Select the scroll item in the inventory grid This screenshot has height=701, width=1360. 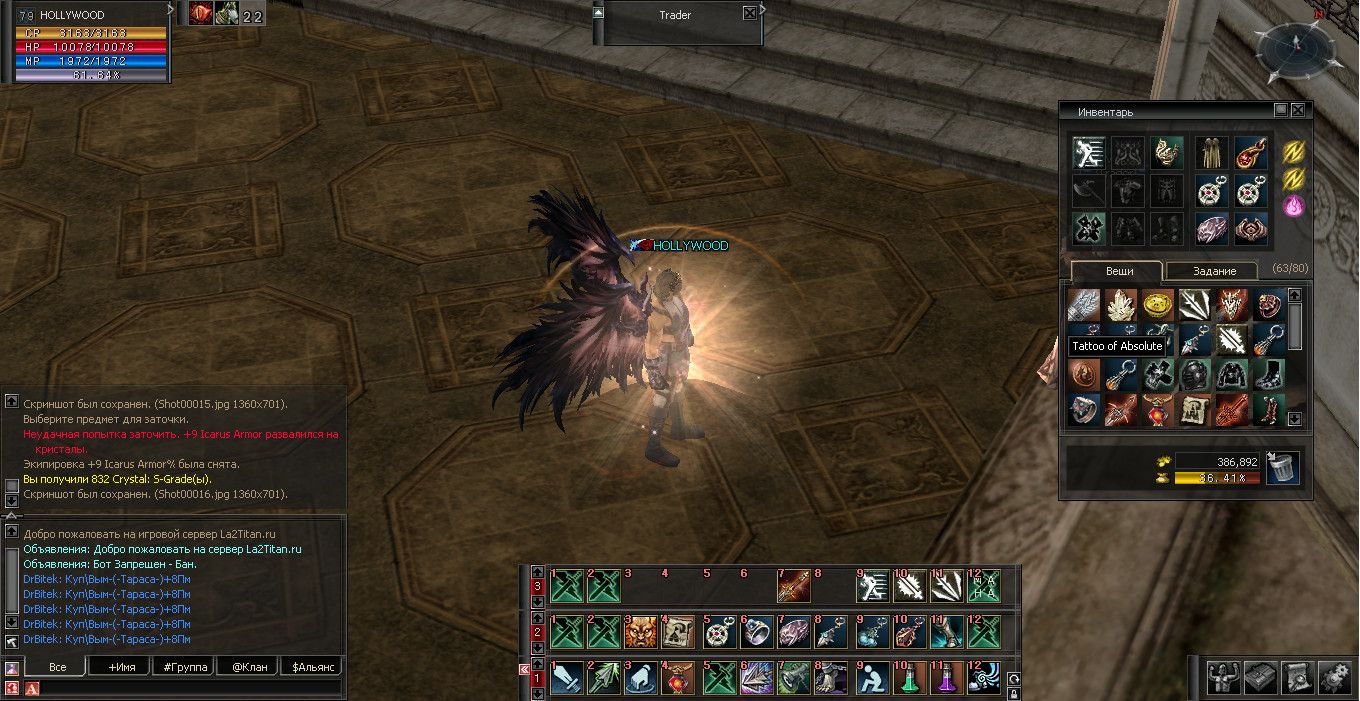pyautogui.click(x=1194, y=409)
